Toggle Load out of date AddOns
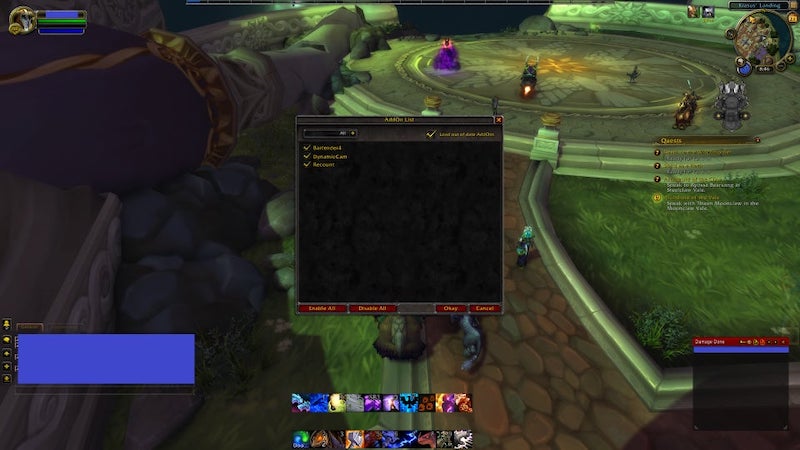This screenshot has height=450, width=800. 431,133
